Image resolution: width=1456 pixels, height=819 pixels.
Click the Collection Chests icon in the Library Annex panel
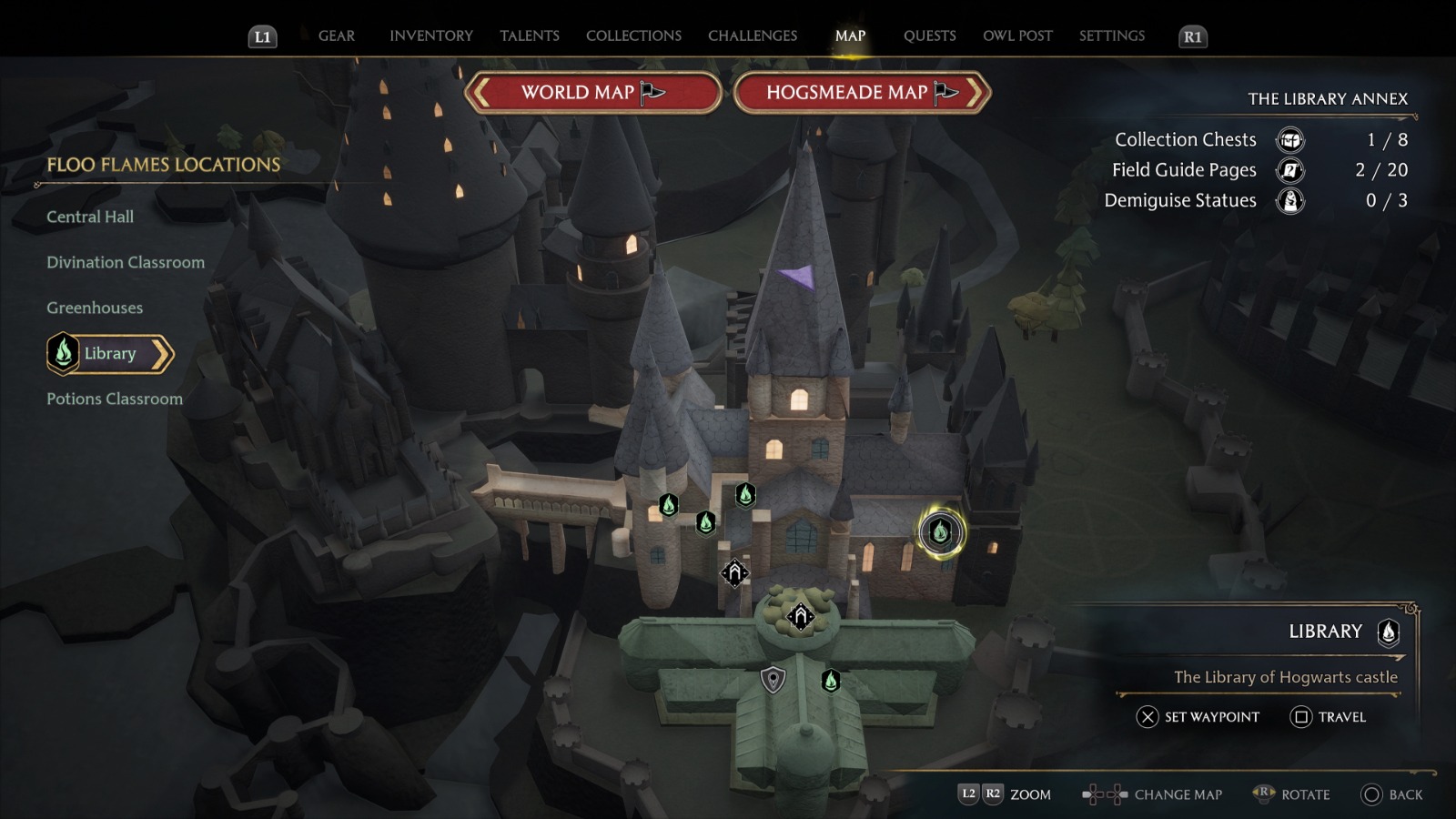click(1289, 140)
